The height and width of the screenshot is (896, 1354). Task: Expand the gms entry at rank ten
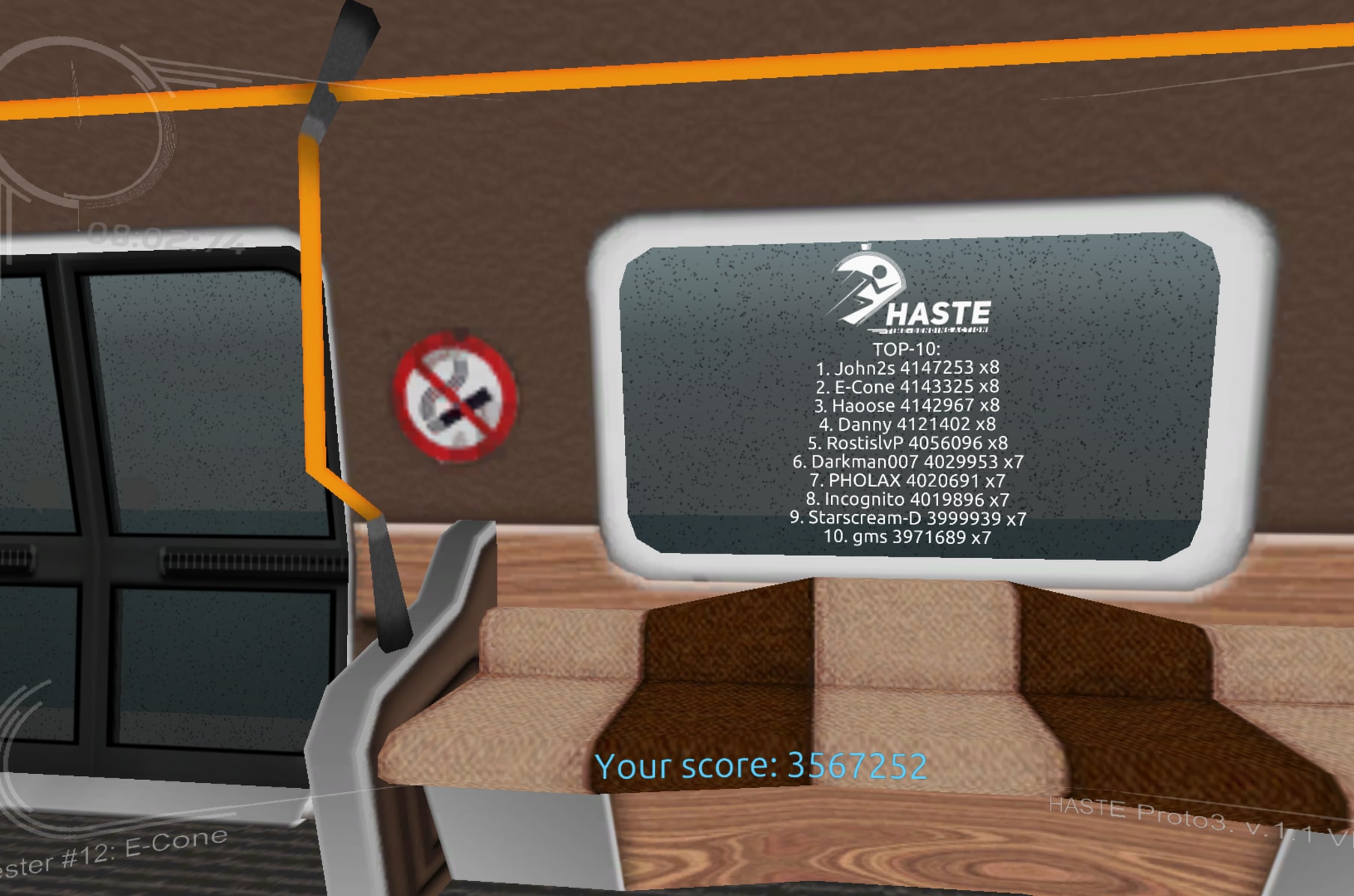[x=907, y=536]
